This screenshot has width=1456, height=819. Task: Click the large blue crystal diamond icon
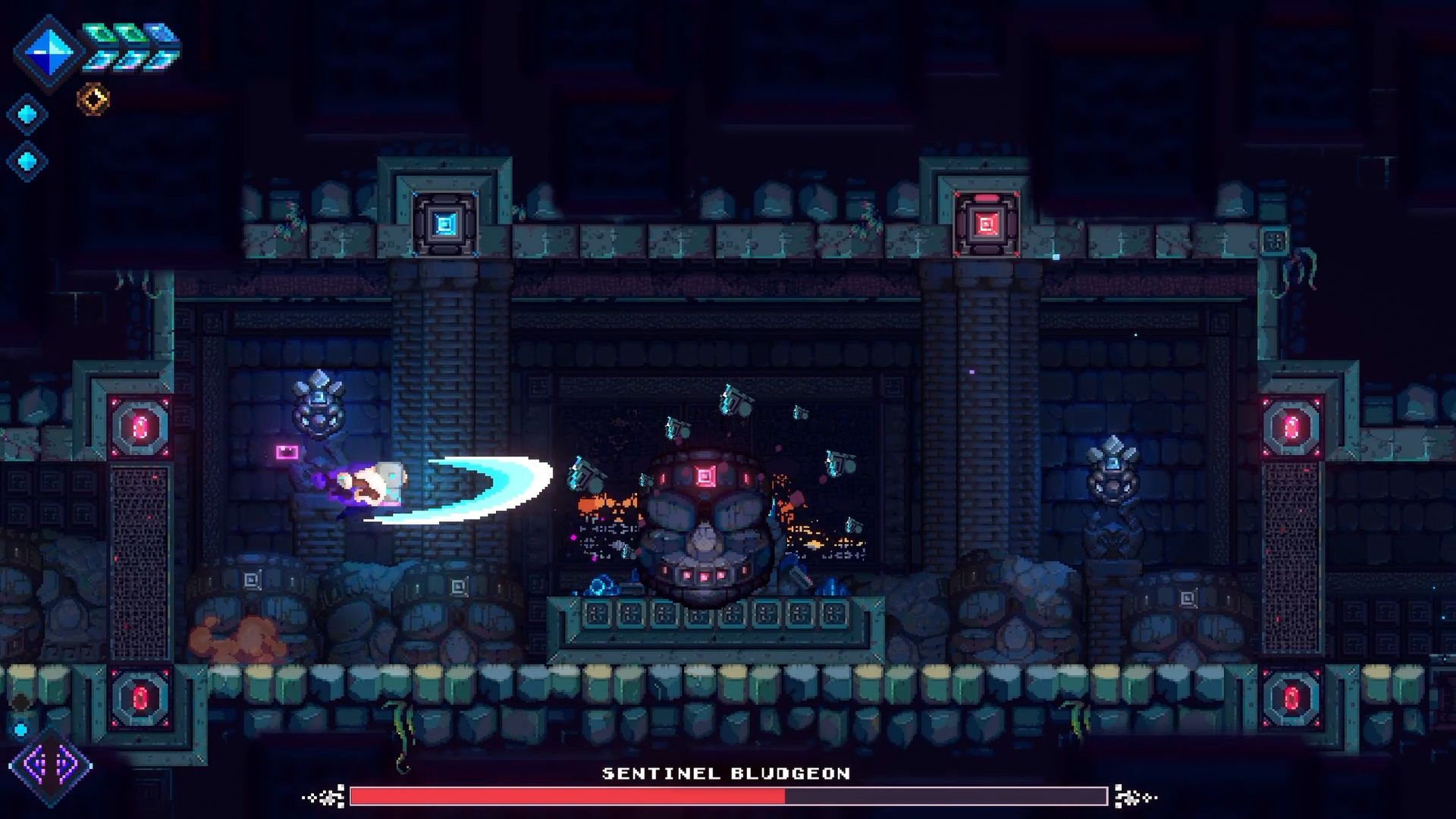pyautogui.click(x=49, y=52)
